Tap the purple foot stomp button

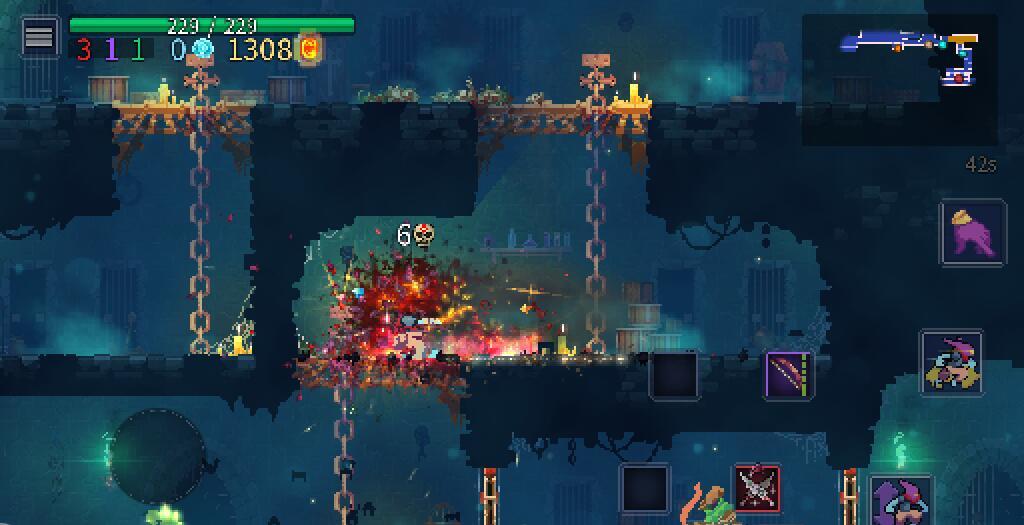pos(972,233)
